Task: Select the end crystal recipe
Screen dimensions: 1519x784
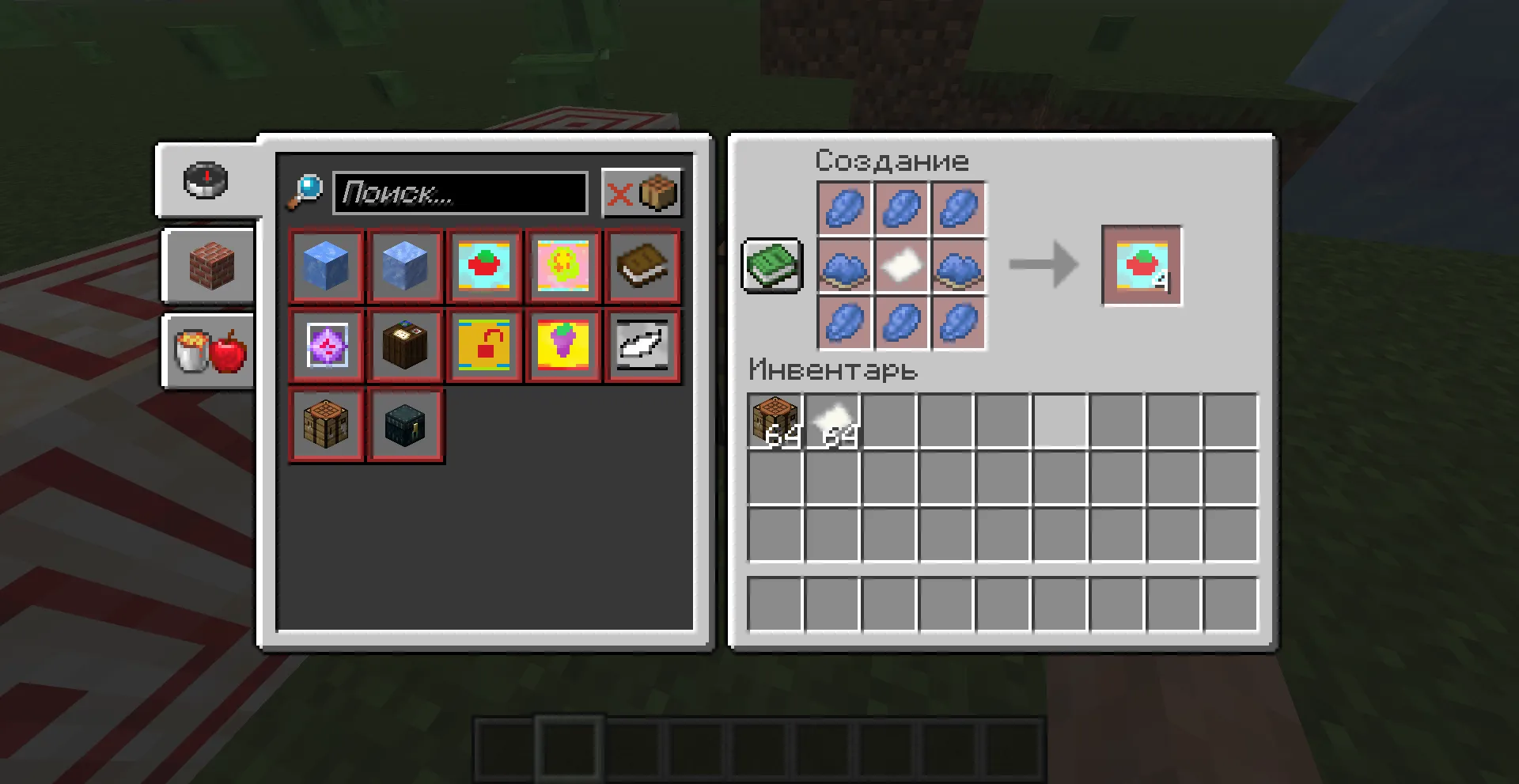Action: tap(327, 346)
